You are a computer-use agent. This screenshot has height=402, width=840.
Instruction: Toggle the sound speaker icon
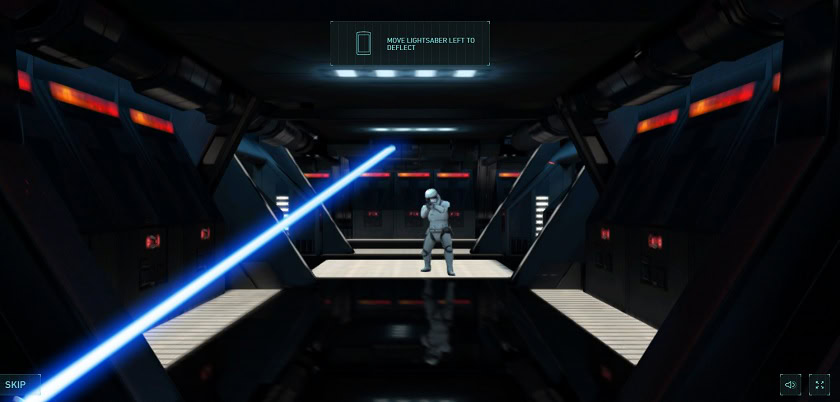point(790,385)
